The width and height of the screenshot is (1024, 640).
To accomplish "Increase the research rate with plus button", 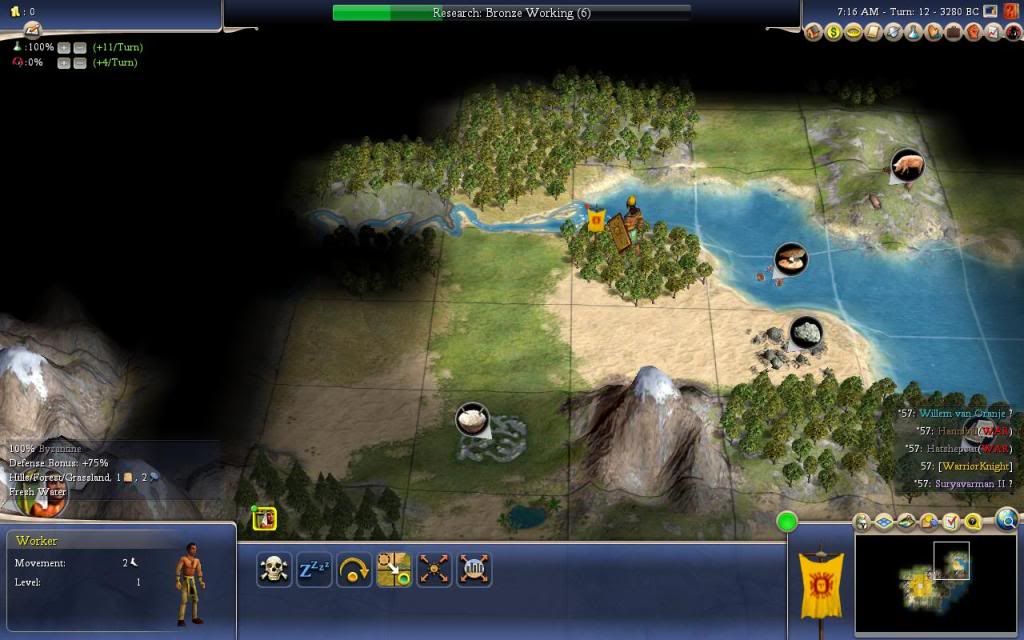I will pos(63,47).
